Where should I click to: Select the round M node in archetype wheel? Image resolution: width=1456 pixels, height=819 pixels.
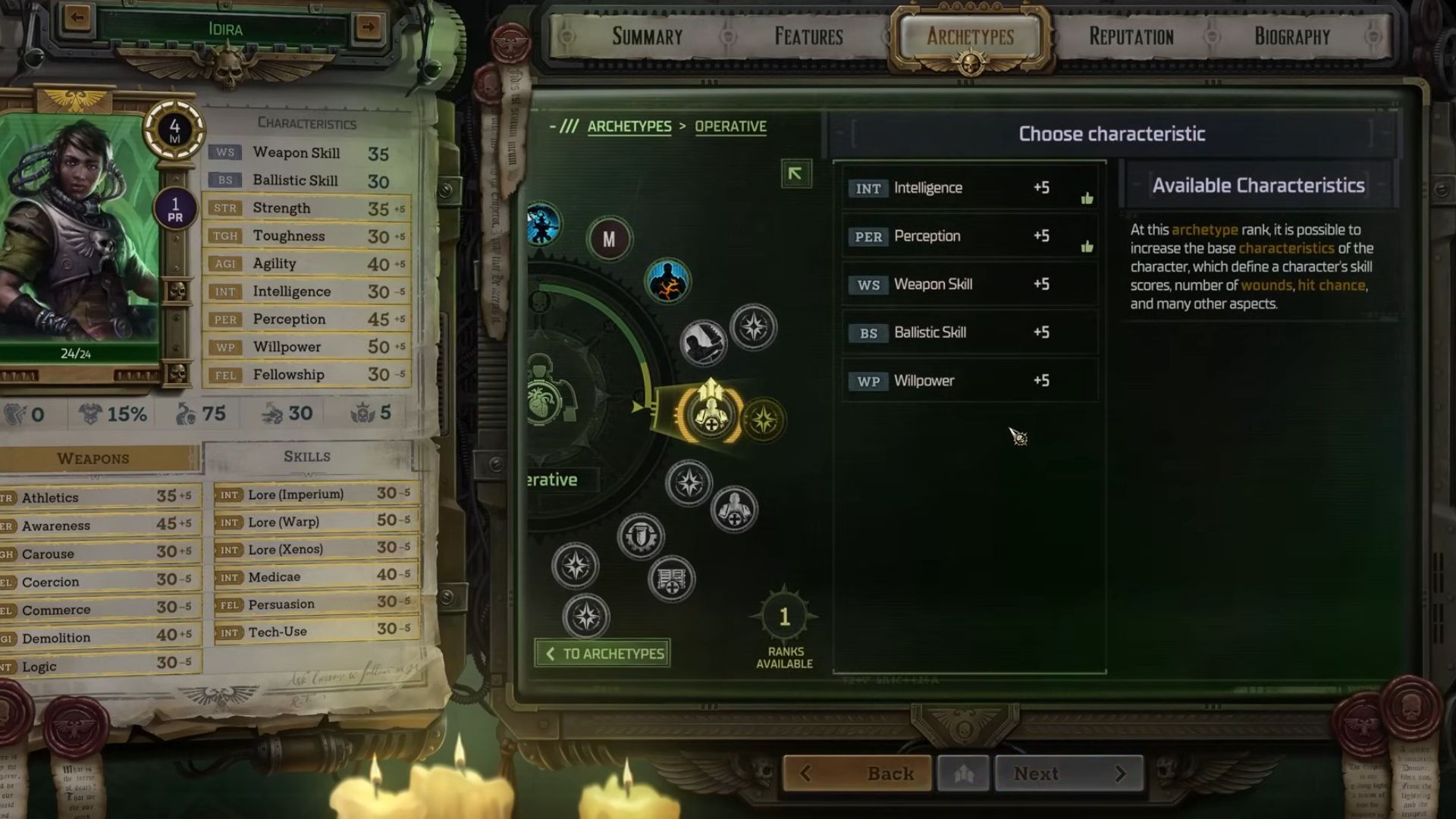pyautogui.click(x=609, y=240)
